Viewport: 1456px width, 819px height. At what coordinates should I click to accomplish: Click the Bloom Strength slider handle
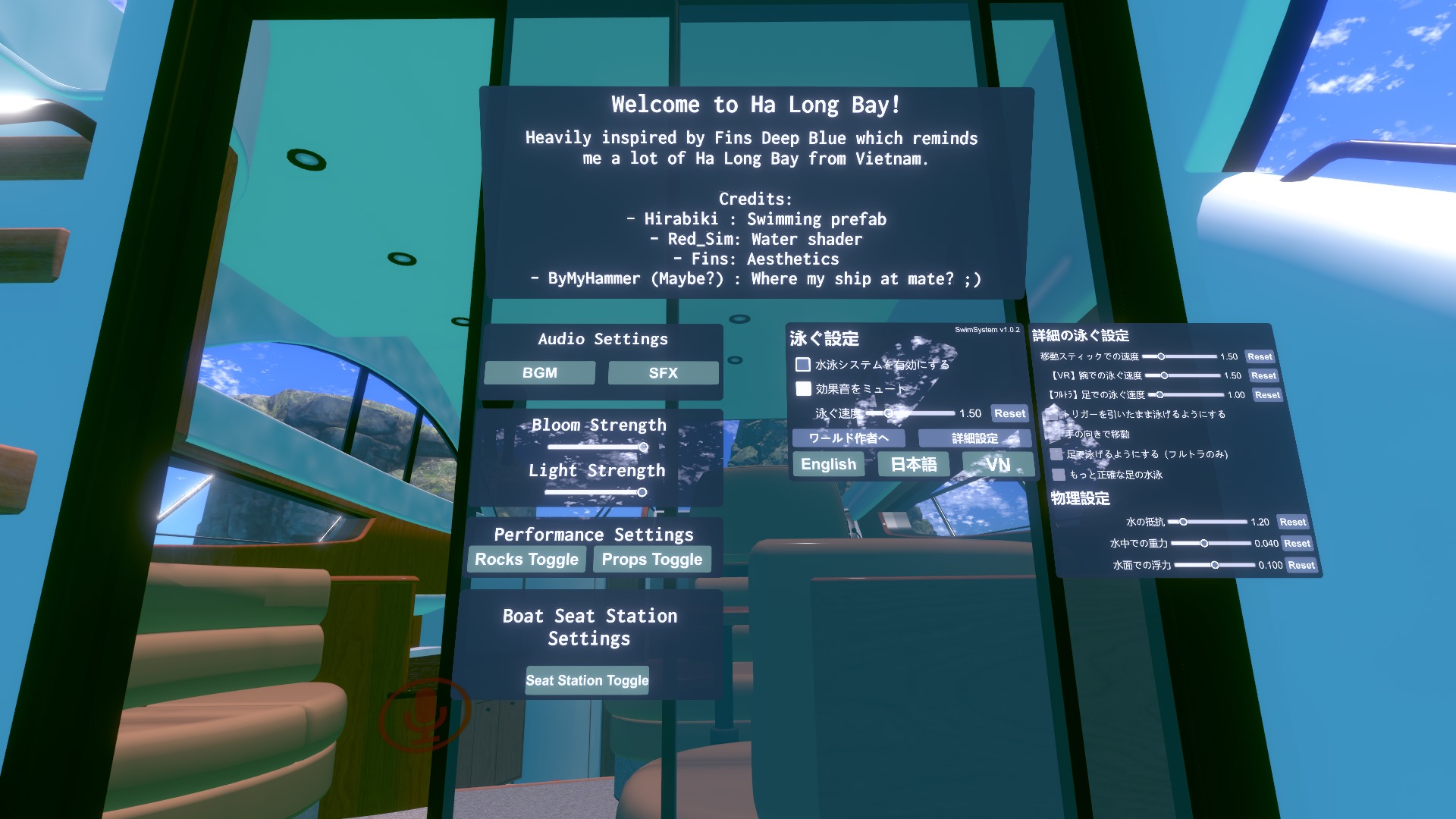pyautogui.click(x=643, y=447)
